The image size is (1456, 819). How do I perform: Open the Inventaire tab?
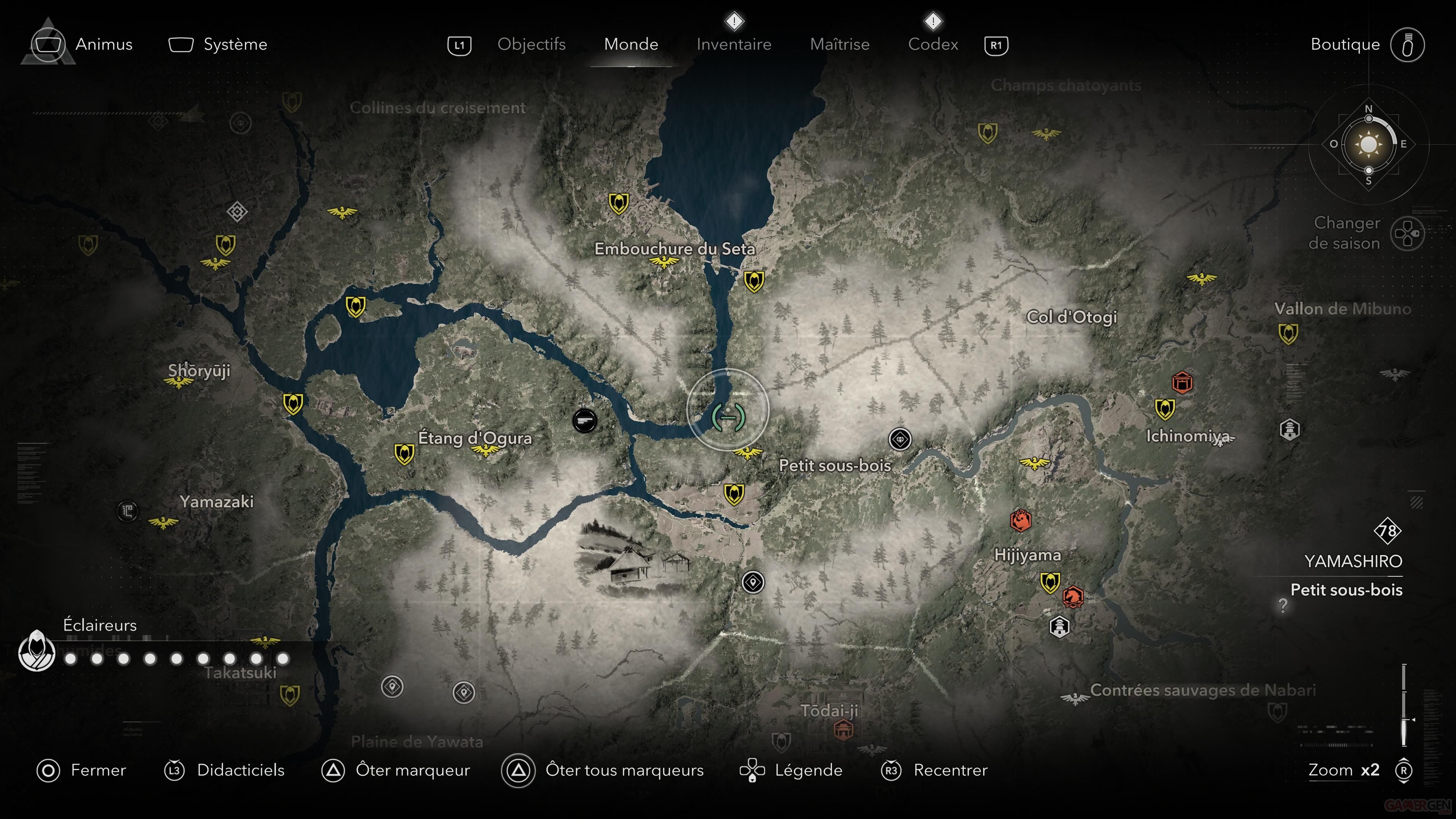coord(734,44)
